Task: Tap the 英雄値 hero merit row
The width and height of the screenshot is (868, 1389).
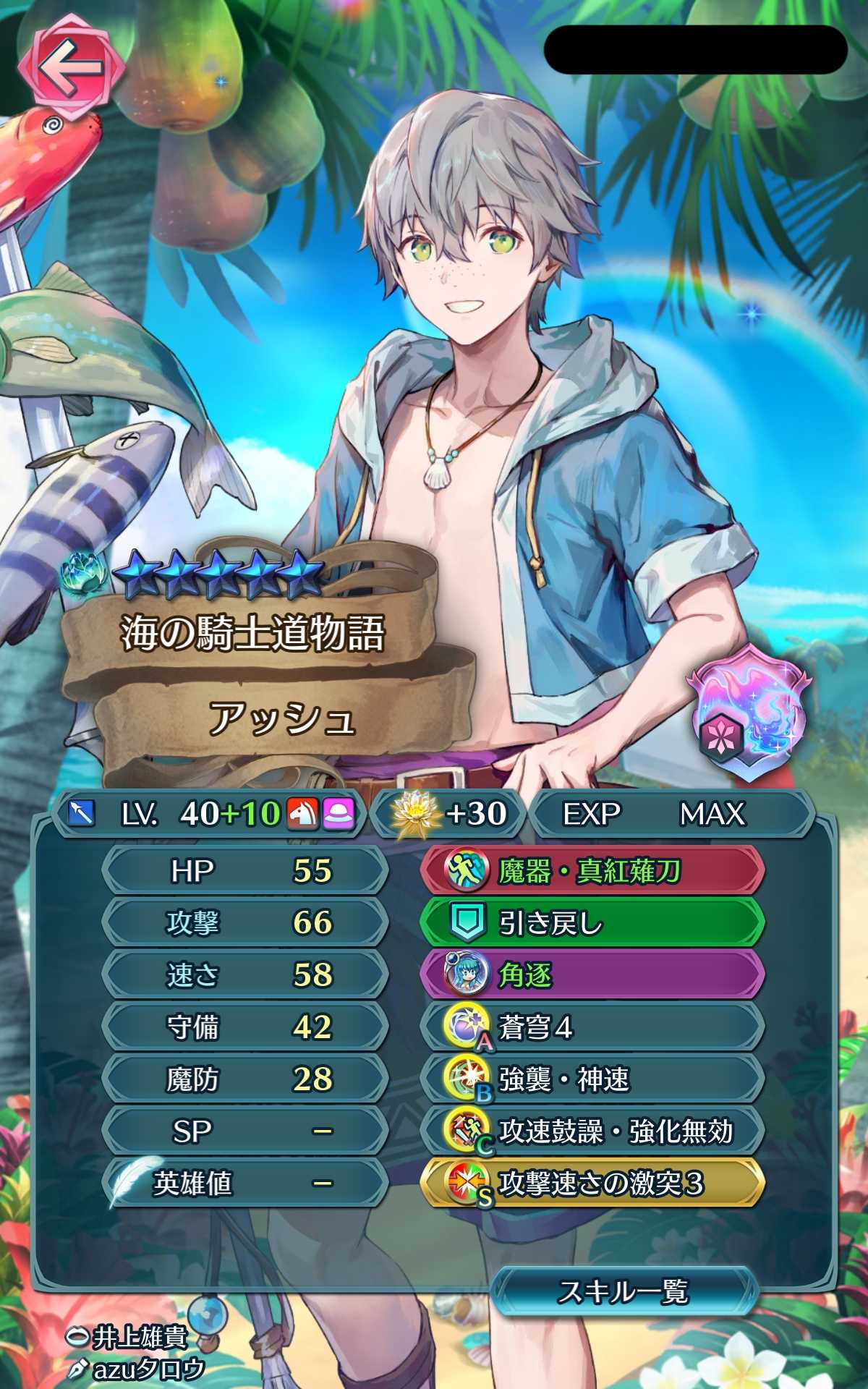Action: pos(246,1184)
